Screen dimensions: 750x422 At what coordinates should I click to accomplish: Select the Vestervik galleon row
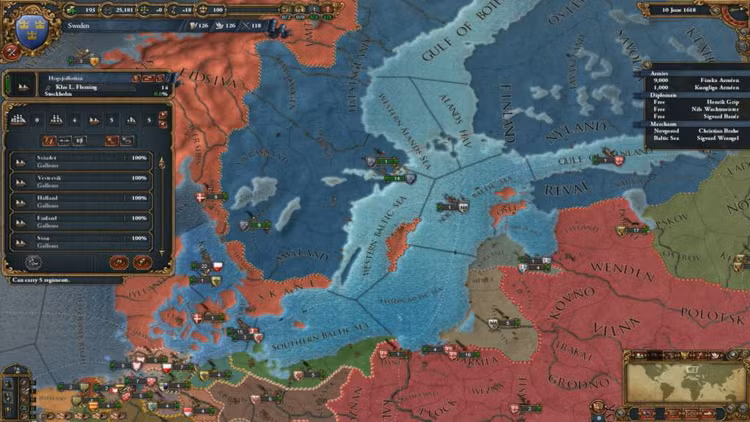click(82, 179)
